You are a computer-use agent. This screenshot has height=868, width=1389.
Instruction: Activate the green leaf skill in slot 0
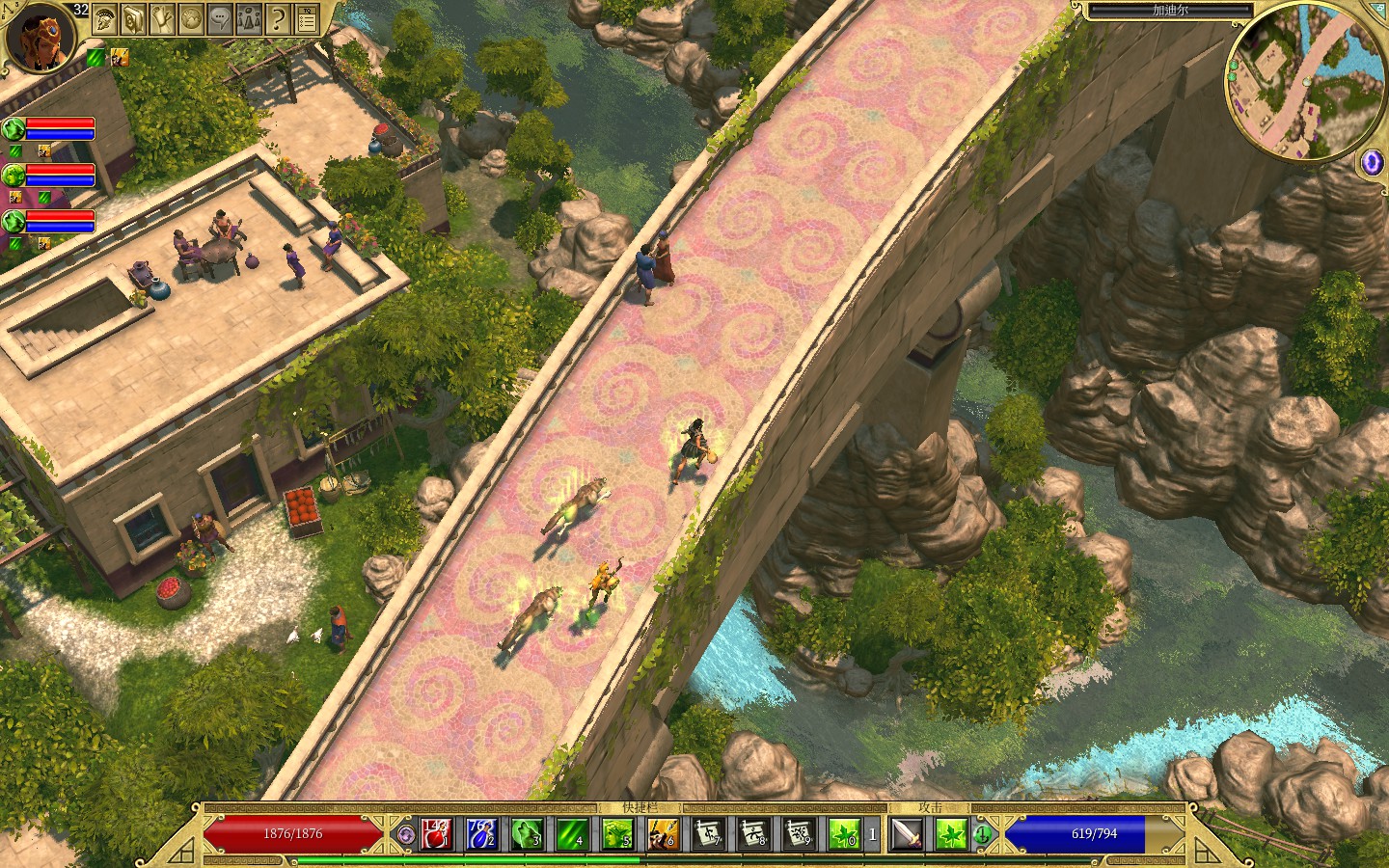(x=843, y=833)
